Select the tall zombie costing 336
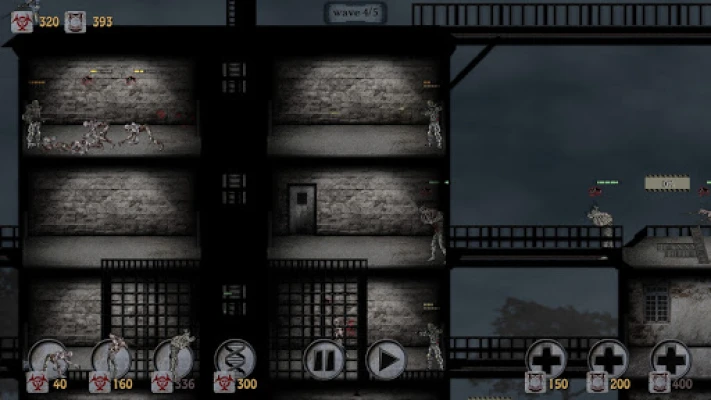Screen dimensions: 711x400 click(x=173, y=358)
